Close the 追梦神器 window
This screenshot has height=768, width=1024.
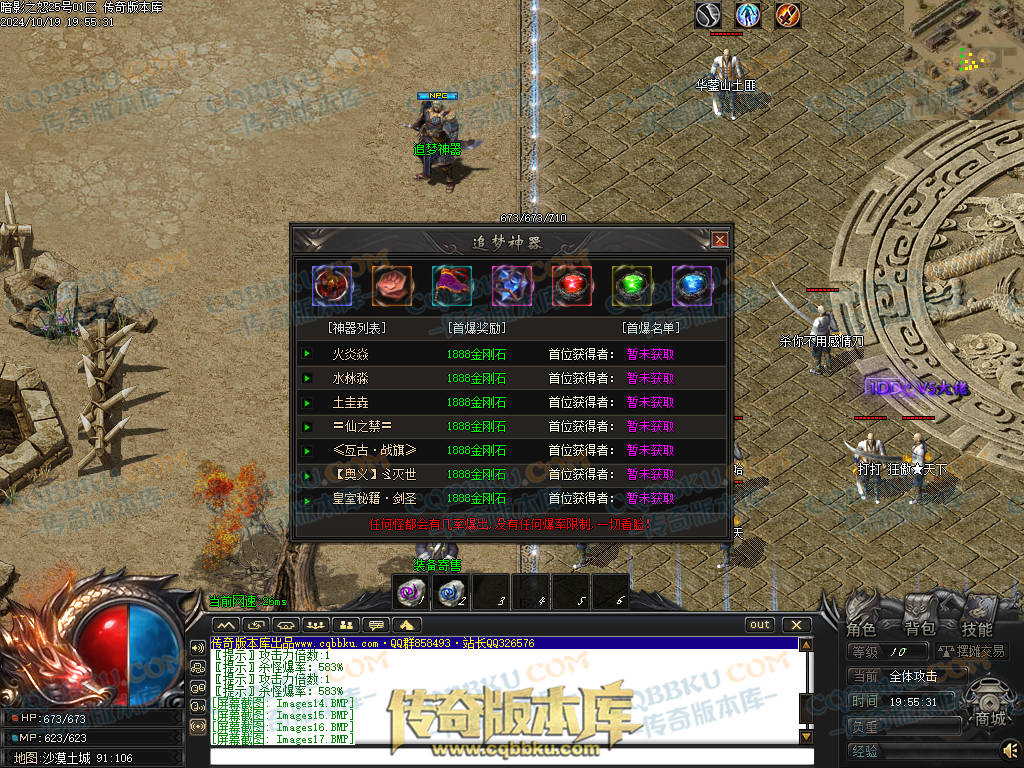click(x=719, y=240)
